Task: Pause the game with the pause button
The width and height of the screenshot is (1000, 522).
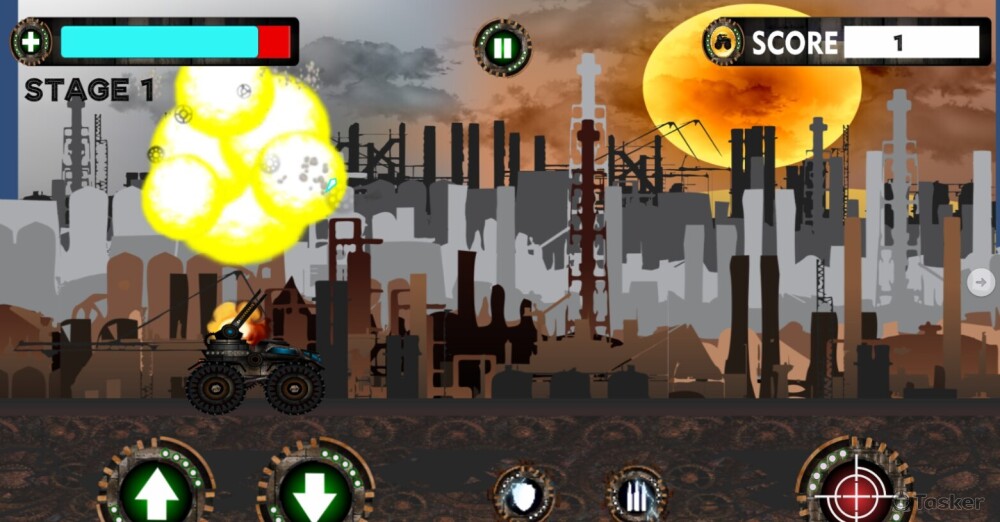Action: [x=503, y=47]
